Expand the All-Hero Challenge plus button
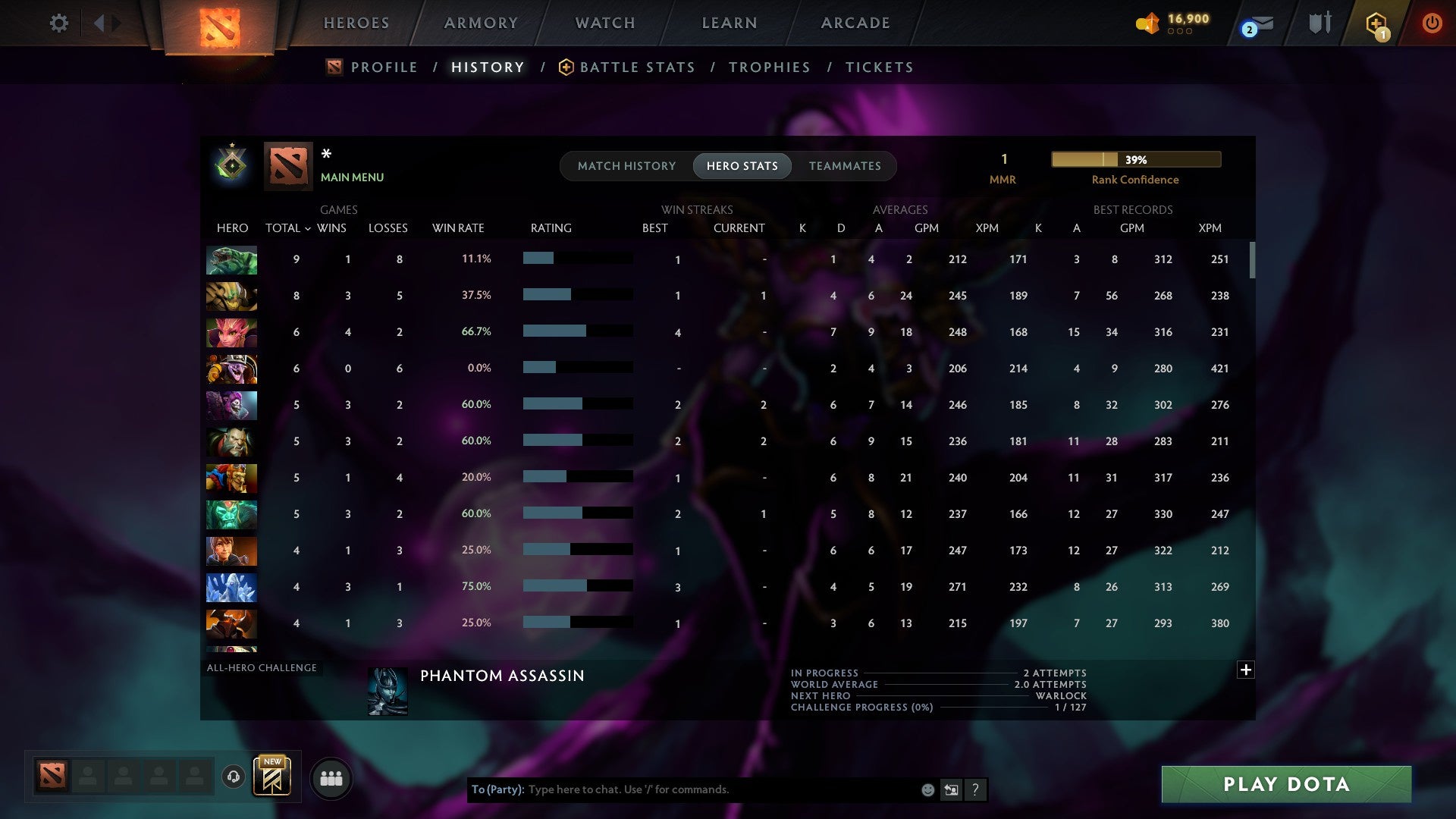 pyautogui.click(x=1245, y=670)
